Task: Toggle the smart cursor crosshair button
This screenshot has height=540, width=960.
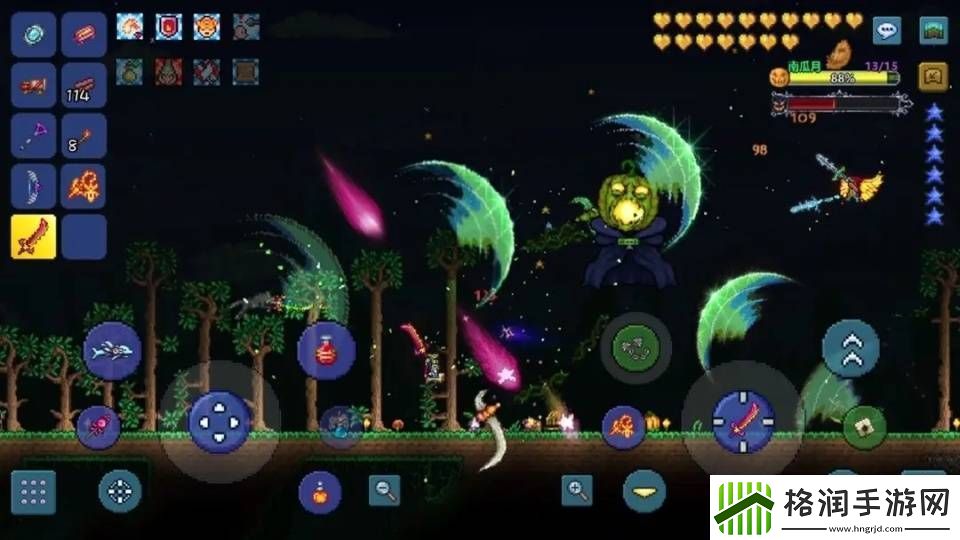Action: (x=120, y=491)
